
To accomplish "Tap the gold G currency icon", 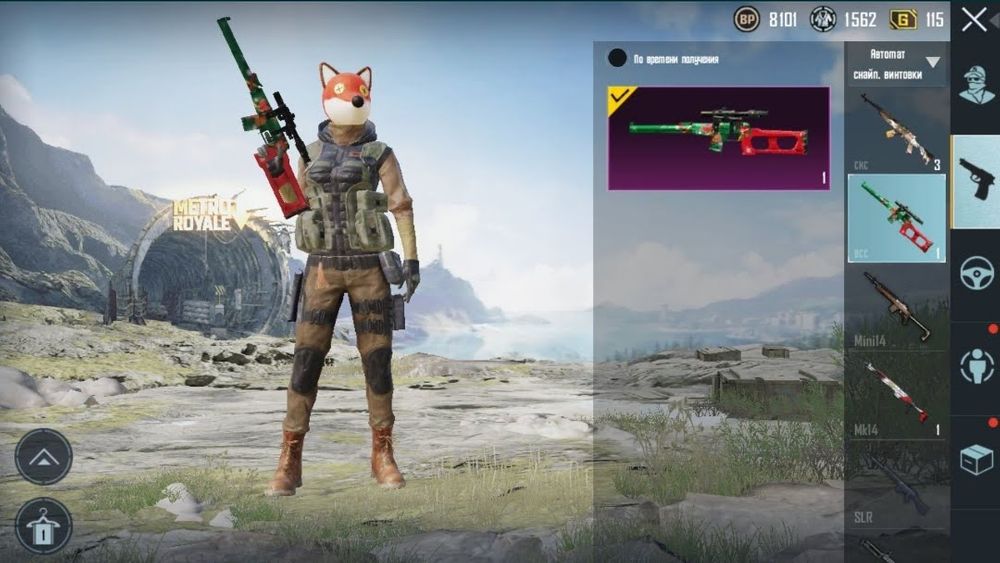I will click(904, 19).
